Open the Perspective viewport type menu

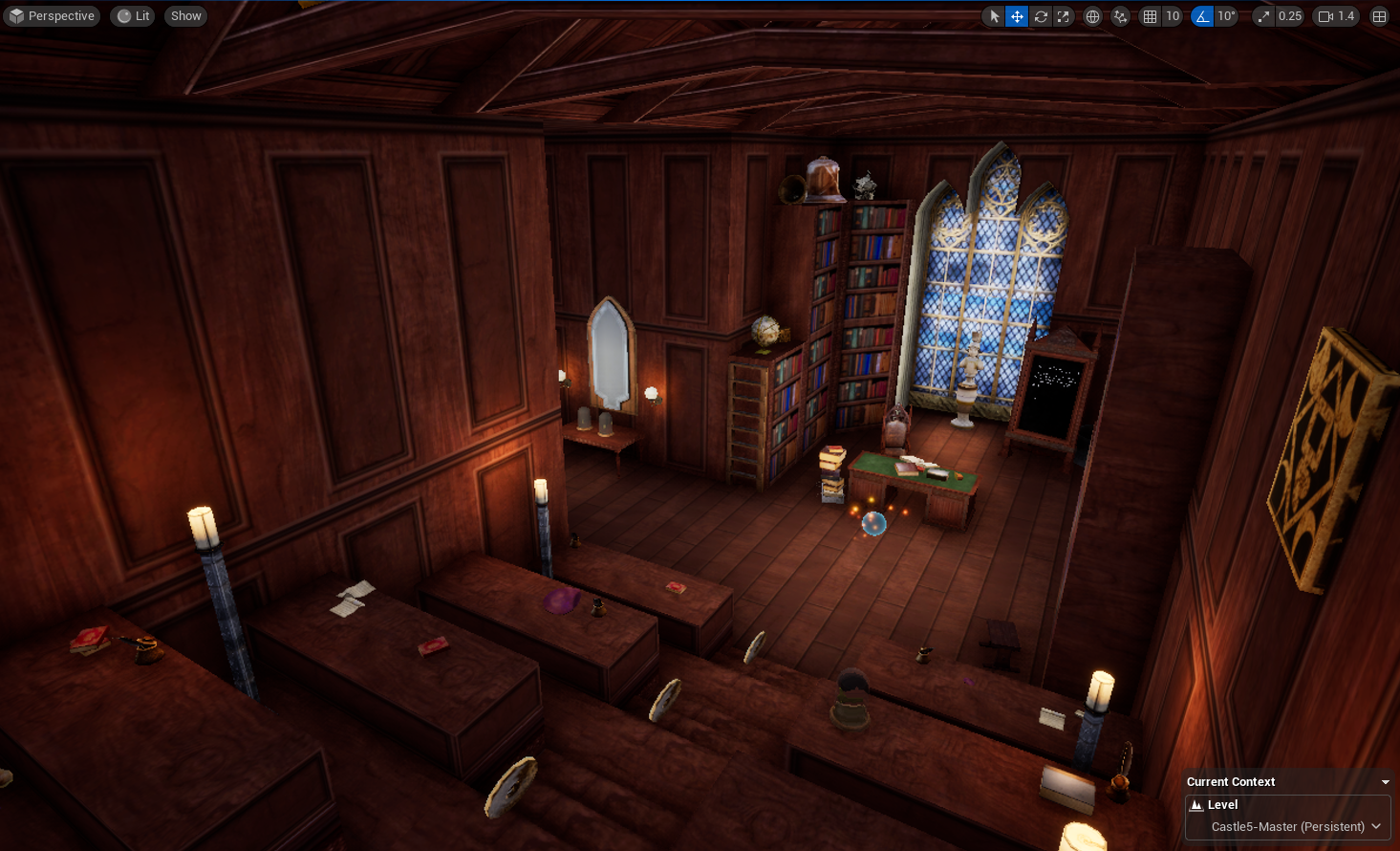tap(52, 16)
